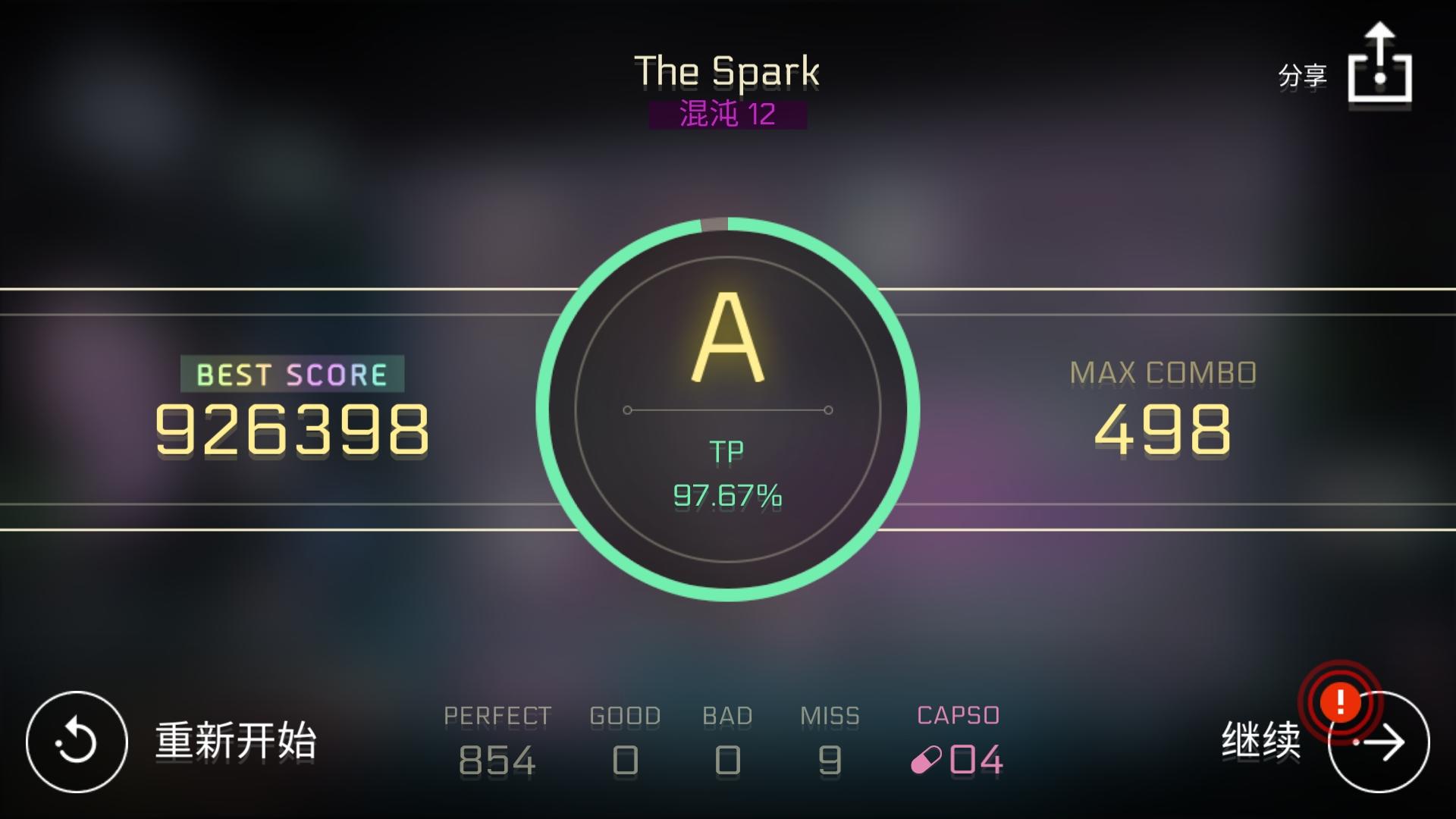Tap the TP label inside the ring
Viewport: 1456px width, 819px height.
(728, 450)
